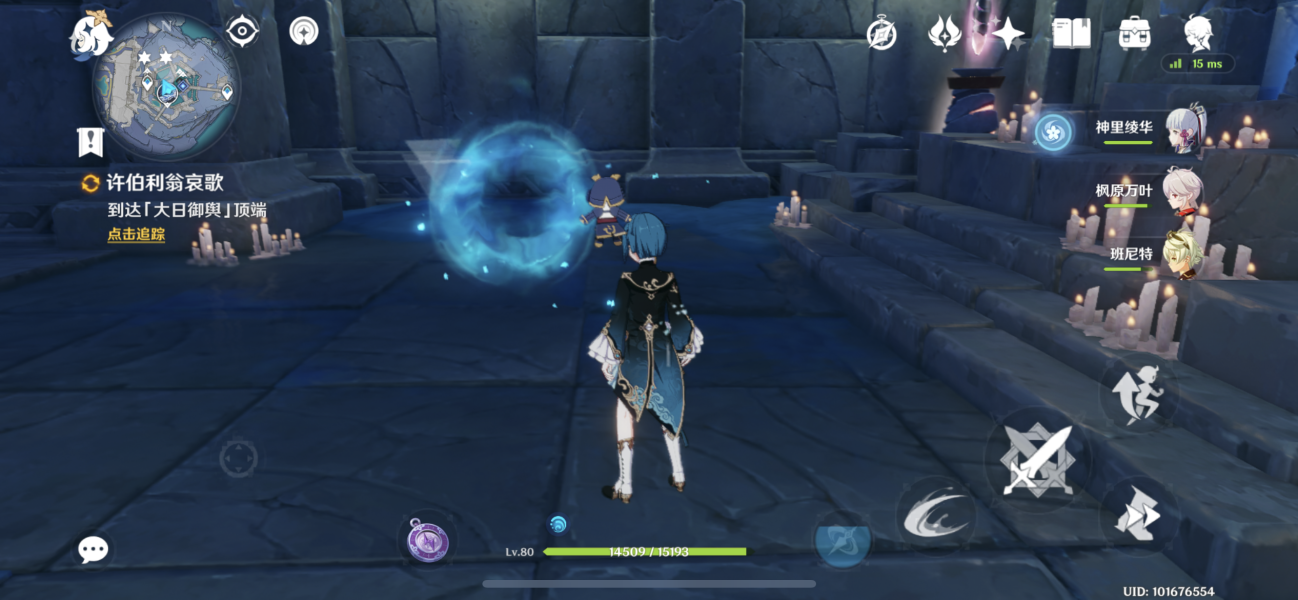Open the wish four-pointed star icon
Image resolution: width=1298 pixels, height=600 pixels.
(1007, 35)
